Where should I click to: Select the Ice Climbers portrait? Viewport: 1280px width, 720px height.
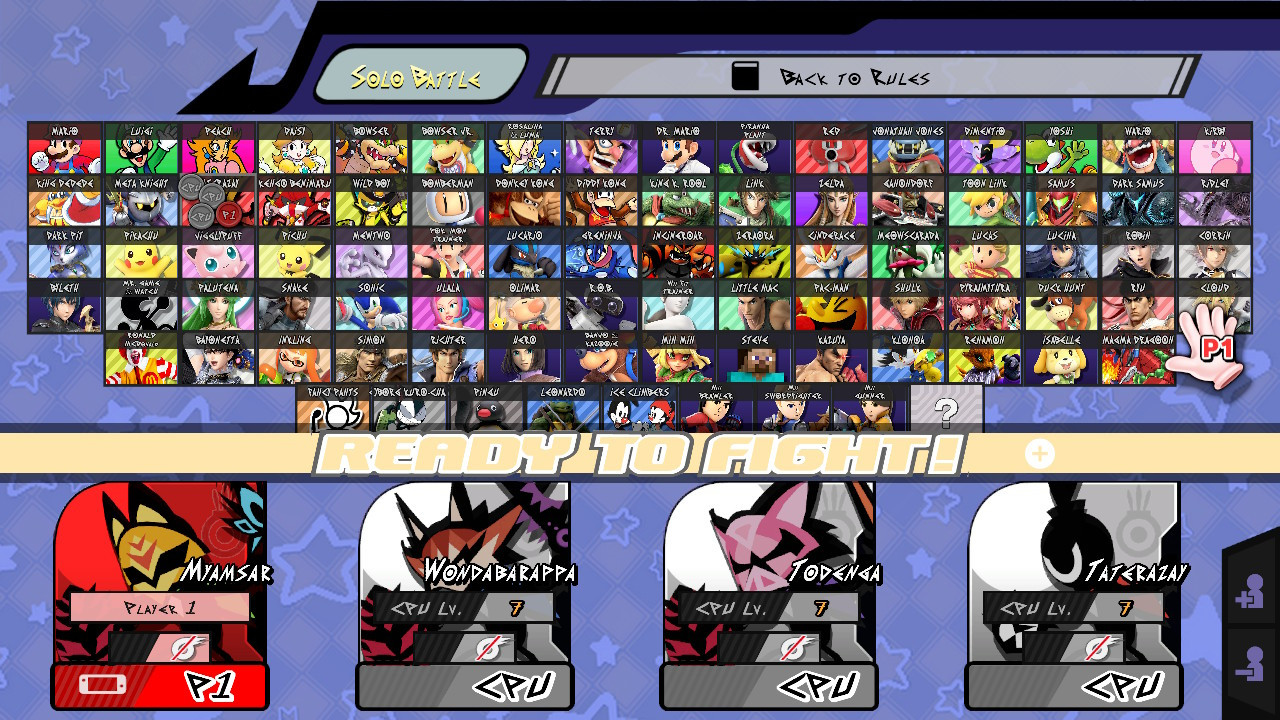tap(640, 410)
